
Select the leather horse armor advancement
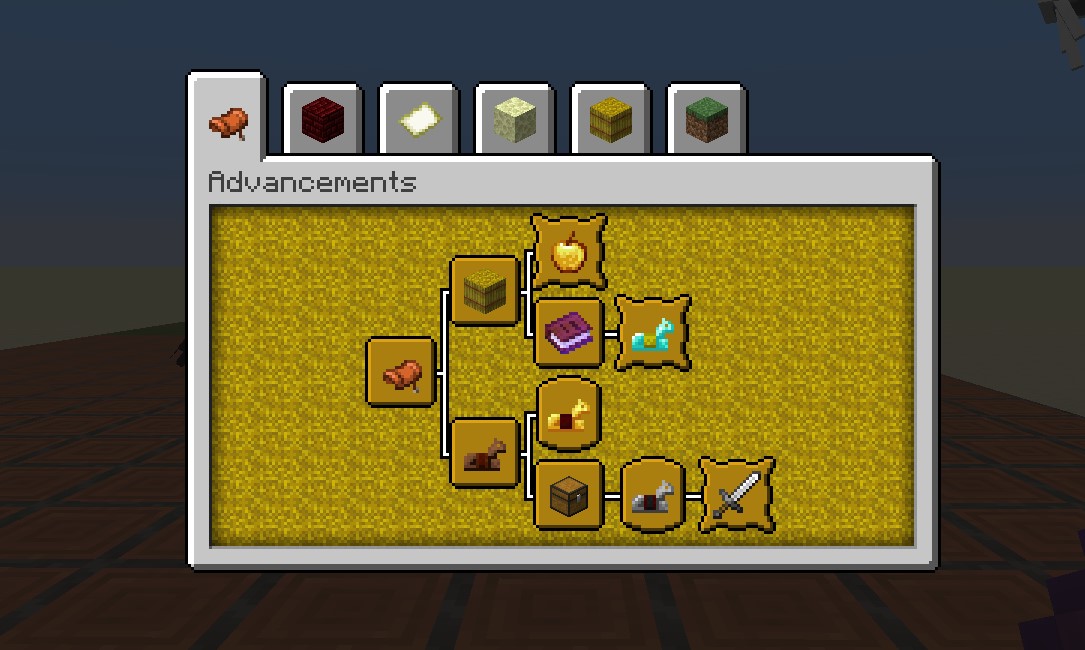click(x=485, y=453)
